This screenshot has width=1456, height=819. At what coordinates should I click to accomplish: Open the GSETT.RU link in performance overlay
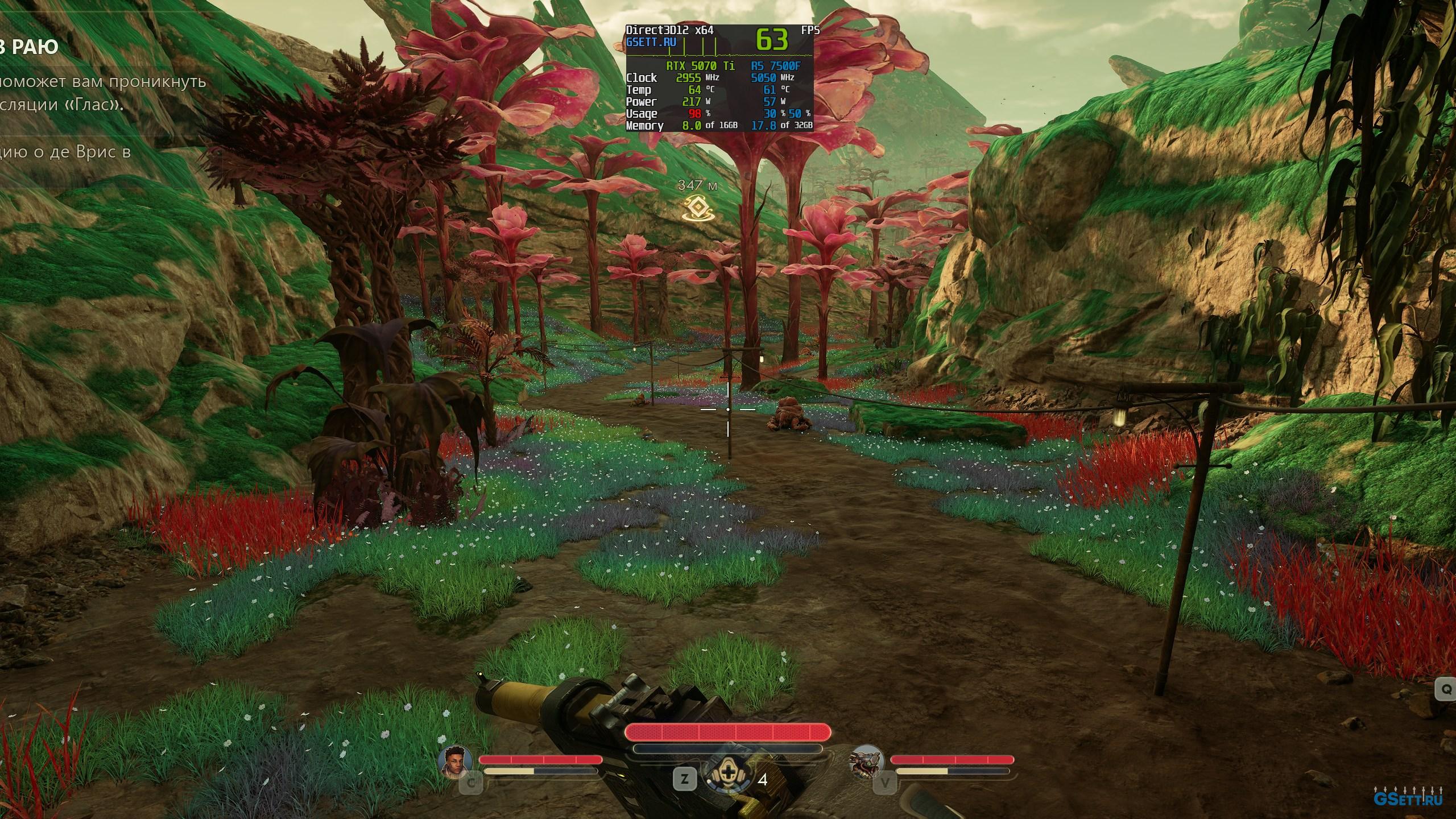(651, 42)
